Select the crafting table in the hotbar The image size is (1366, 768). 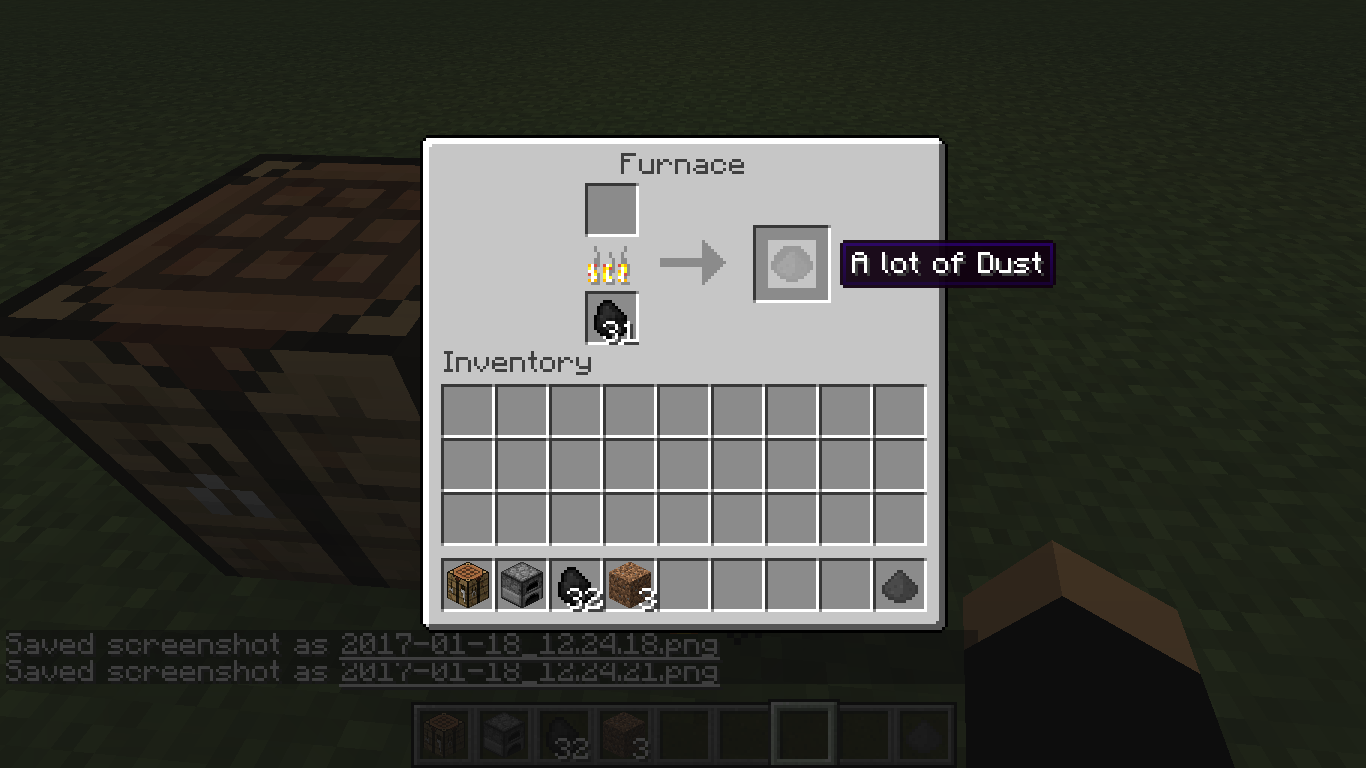[466, 586]
